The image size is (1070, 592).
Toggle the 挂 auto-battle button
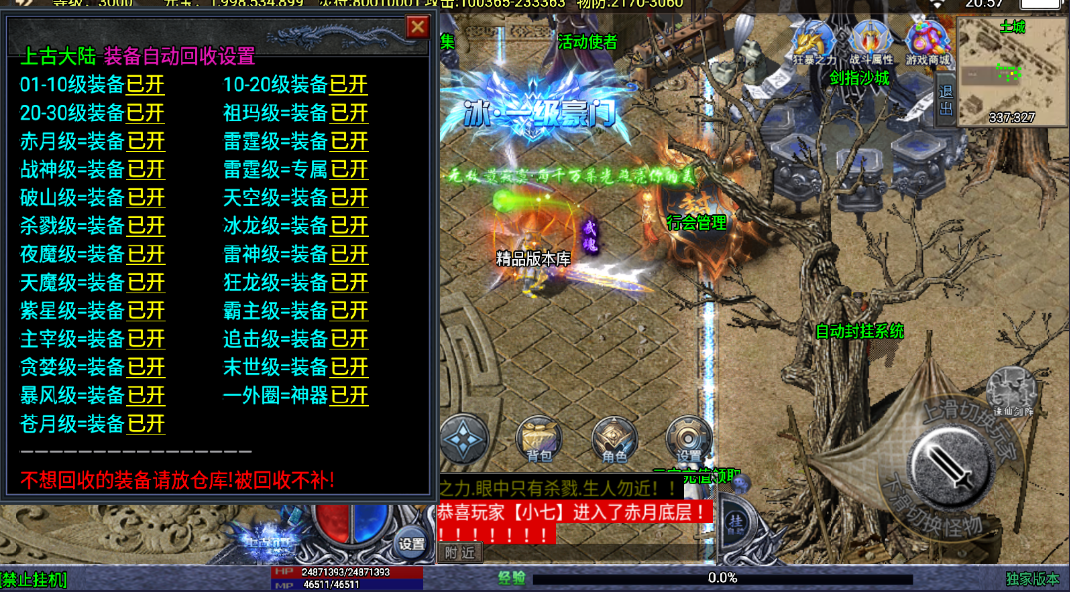coord(736,523)
